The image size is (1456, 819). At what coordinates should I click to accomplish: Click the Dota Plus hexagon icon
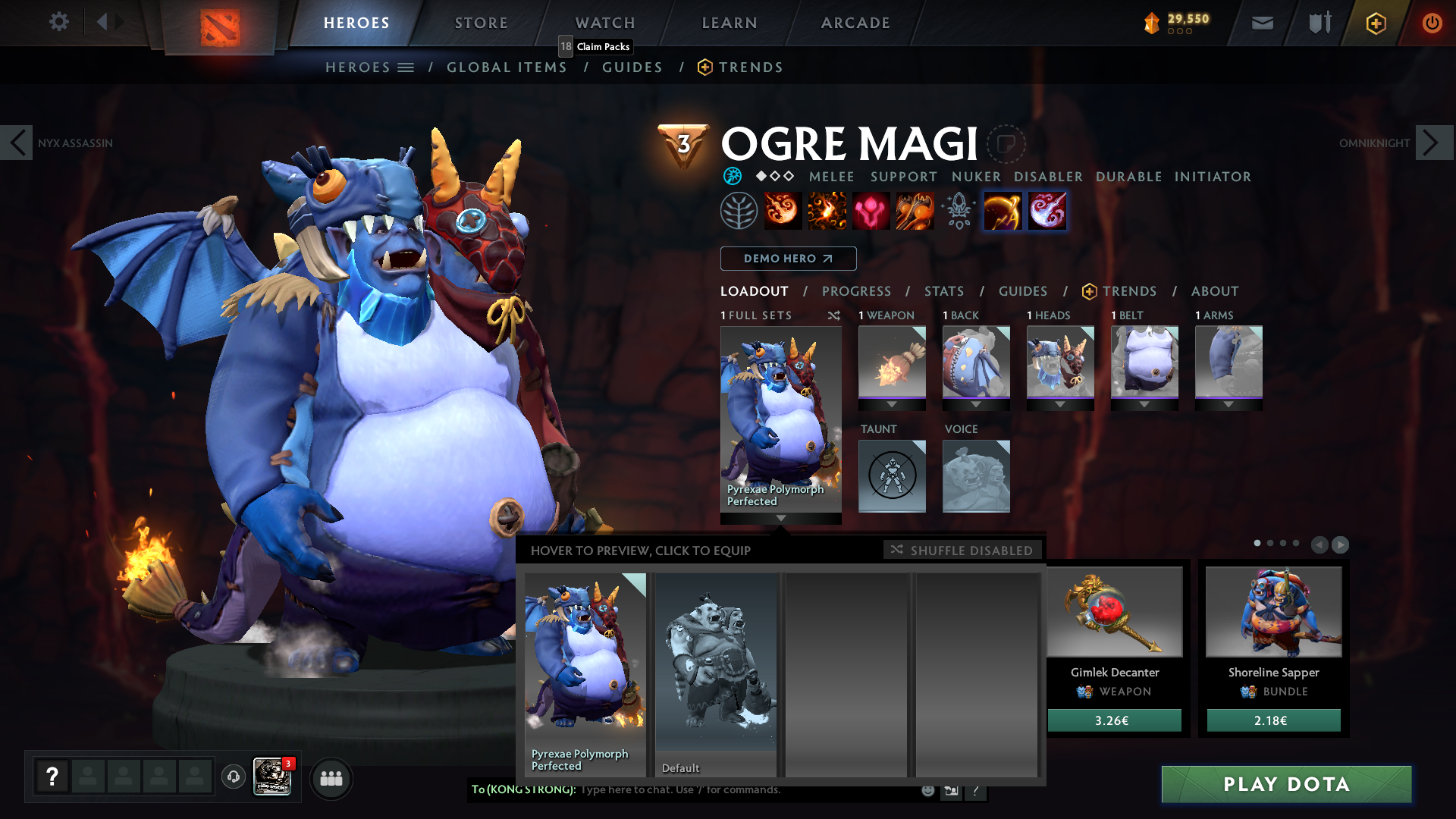(1376, 23)
